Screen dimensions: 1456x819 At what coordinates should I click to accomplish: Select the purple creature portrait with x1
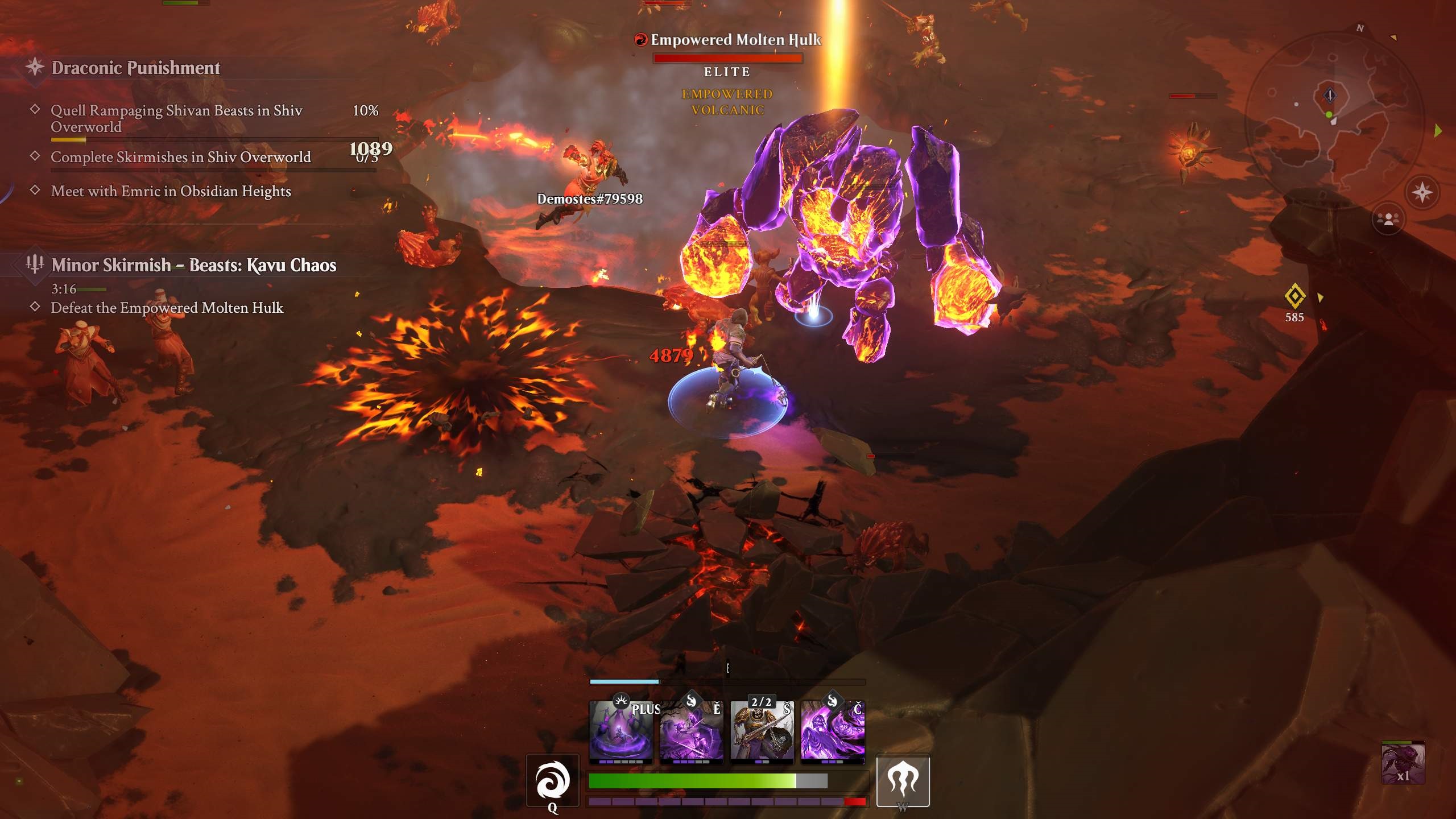(x=1403, y=763)
